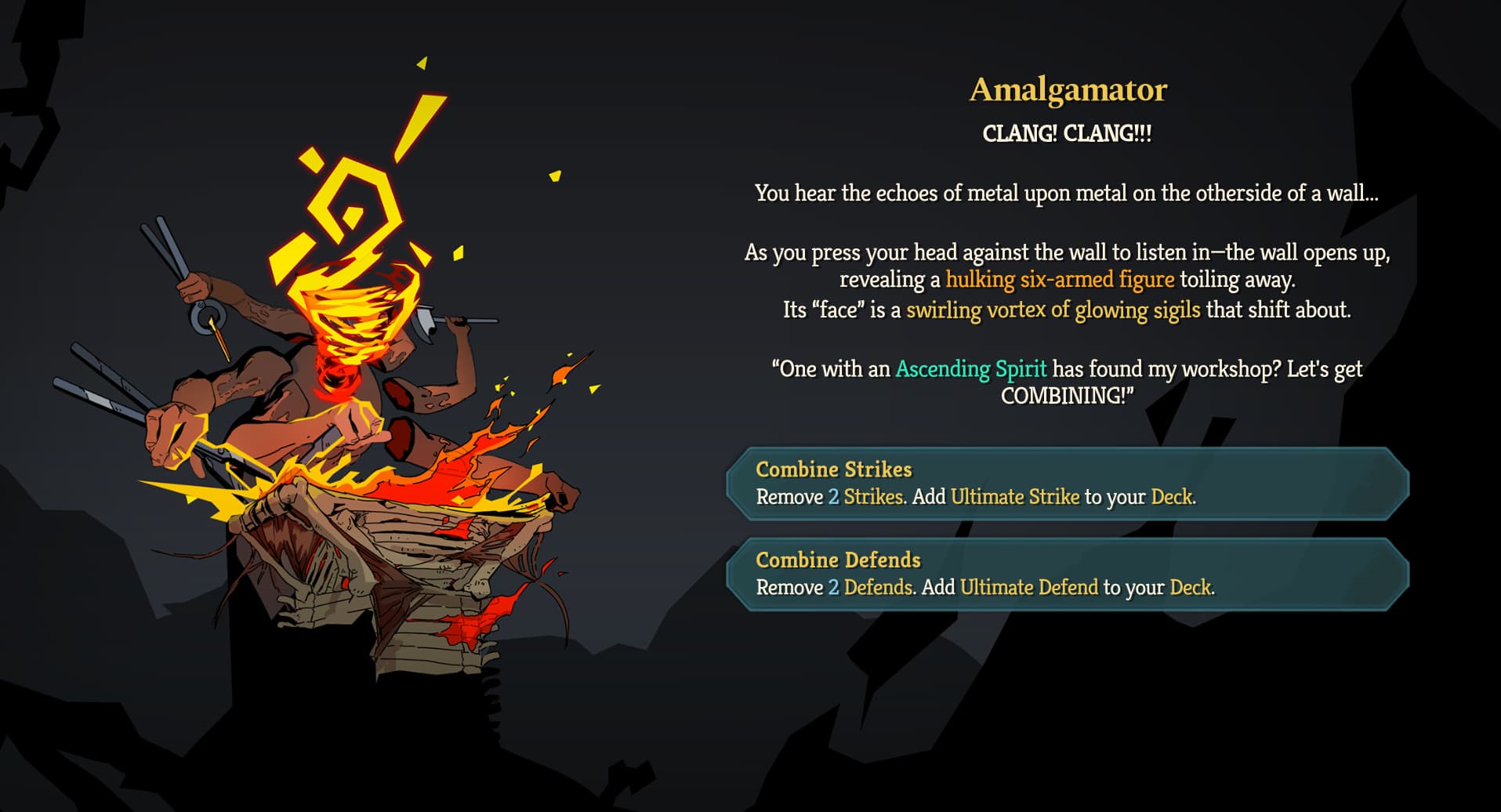Click the CLANG! CLANG!!! subtitle

pyautogui.click(x=1068, y=132)
